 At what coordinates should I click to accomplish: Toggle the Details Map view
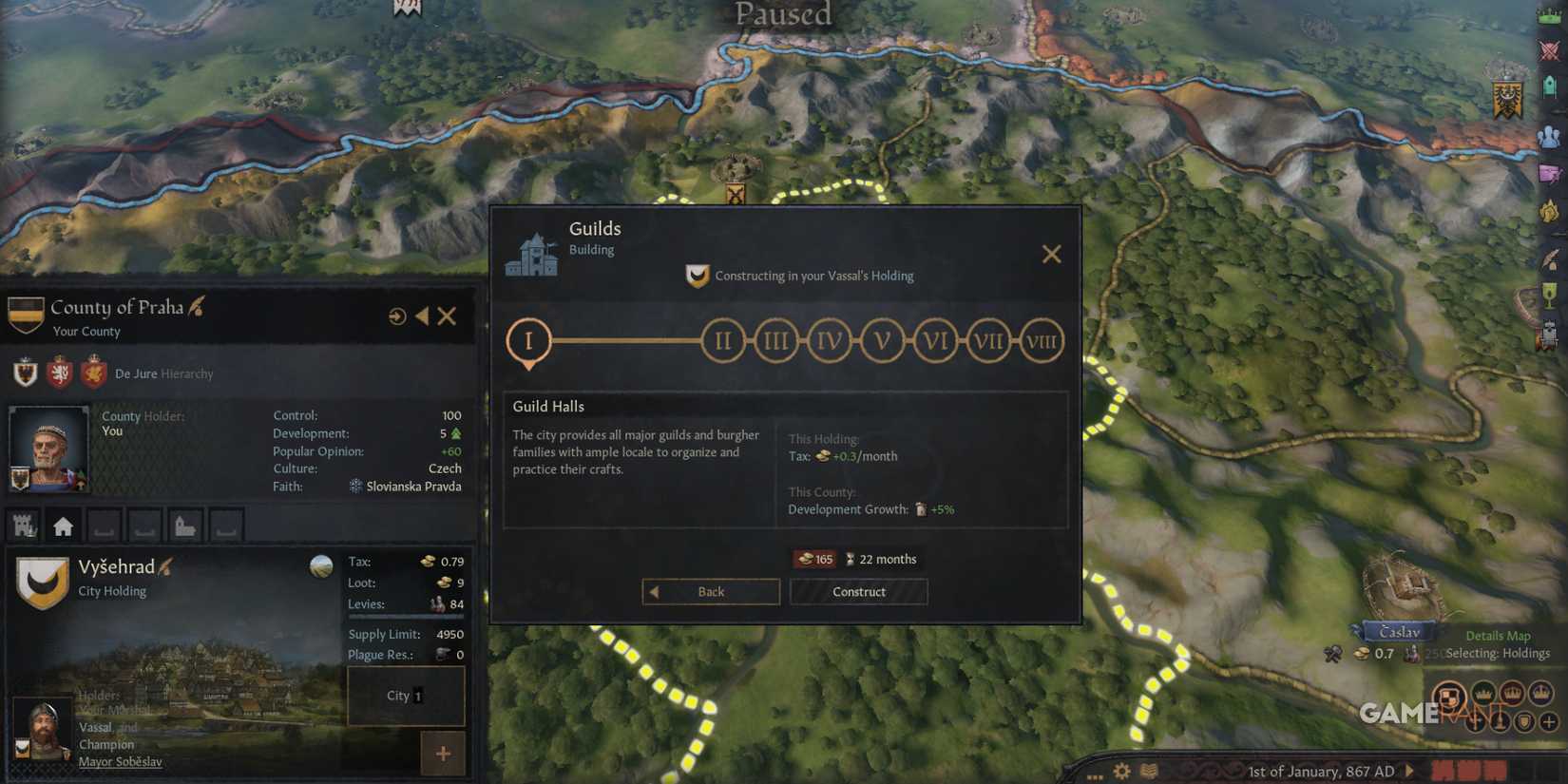(x=1499, y=635)
